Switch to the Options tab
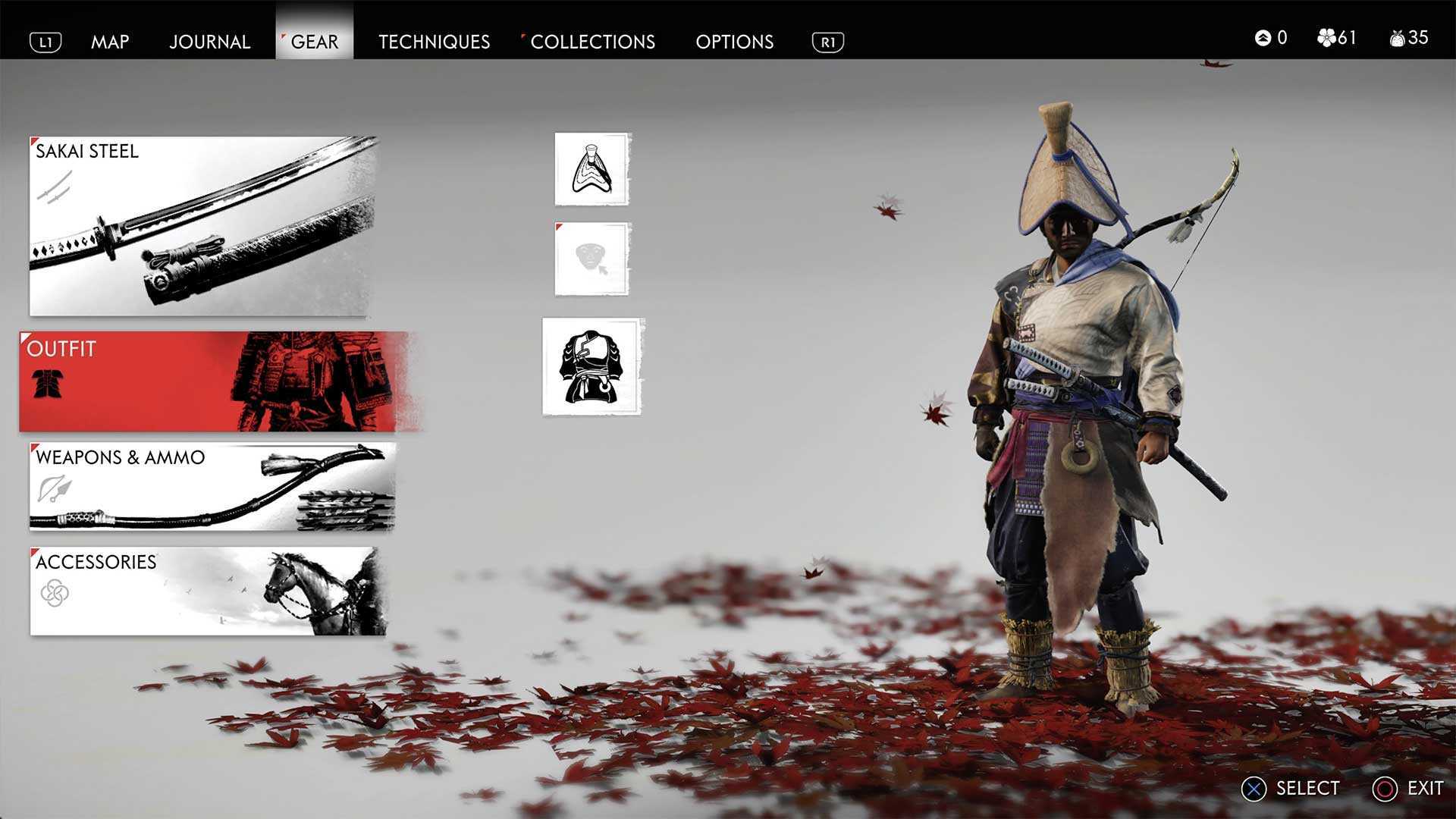The width and height of the screenshot is (1456, 819). point(734,42)
